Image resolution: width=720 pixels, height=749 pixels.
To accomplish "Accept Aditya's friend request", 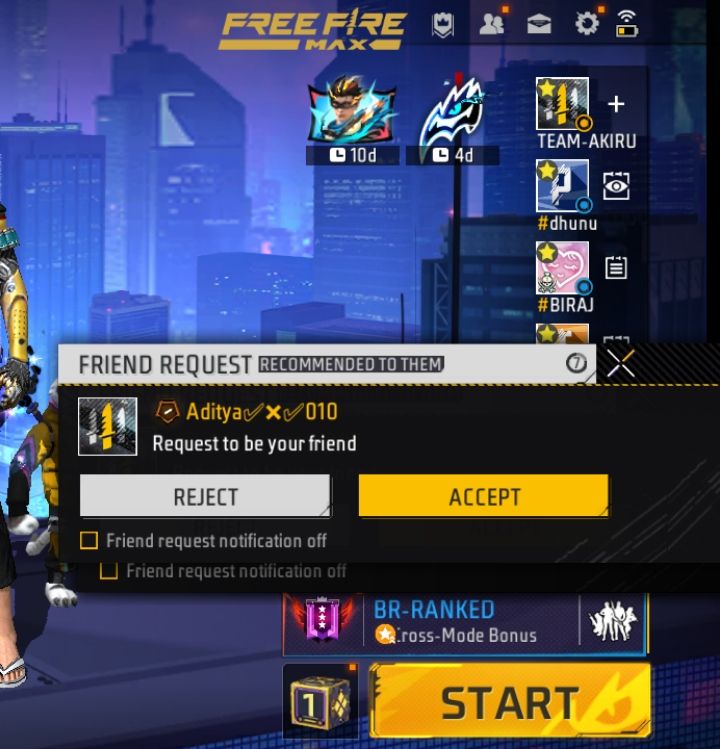I will point(483,496).
